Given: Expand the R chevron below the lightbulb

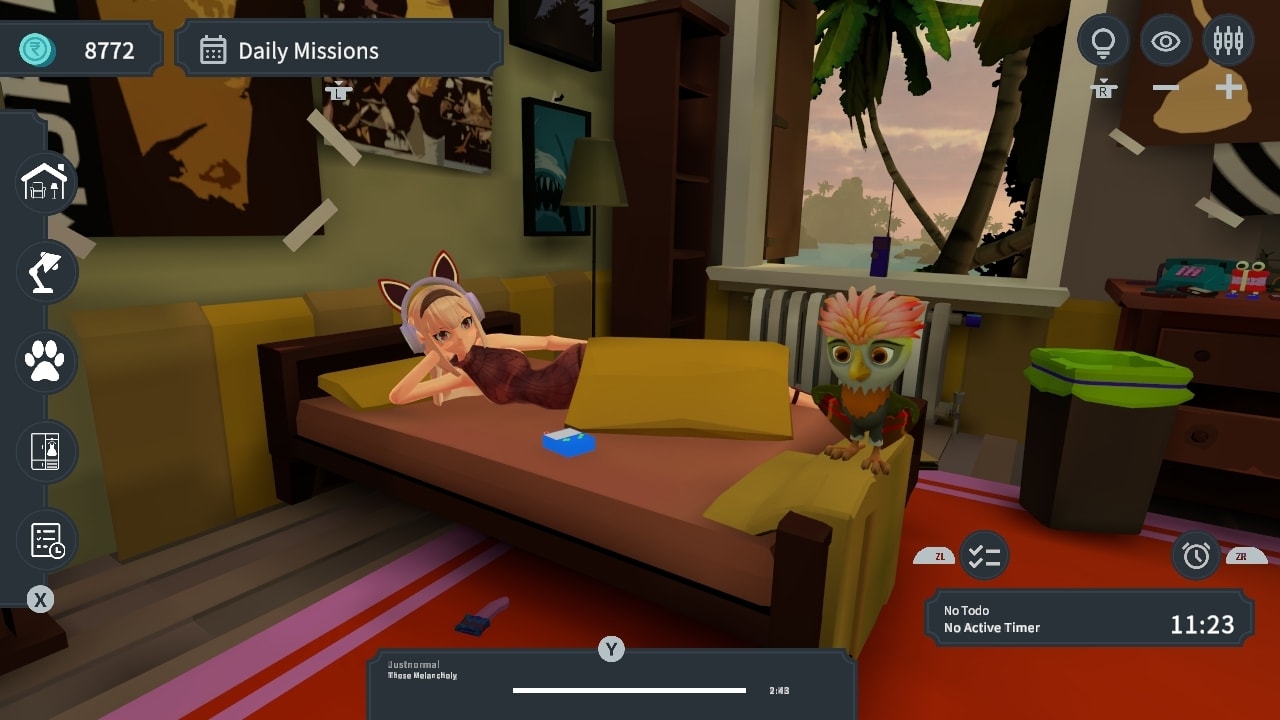Looking at the screenshot, I should (x=1103, y=86).
